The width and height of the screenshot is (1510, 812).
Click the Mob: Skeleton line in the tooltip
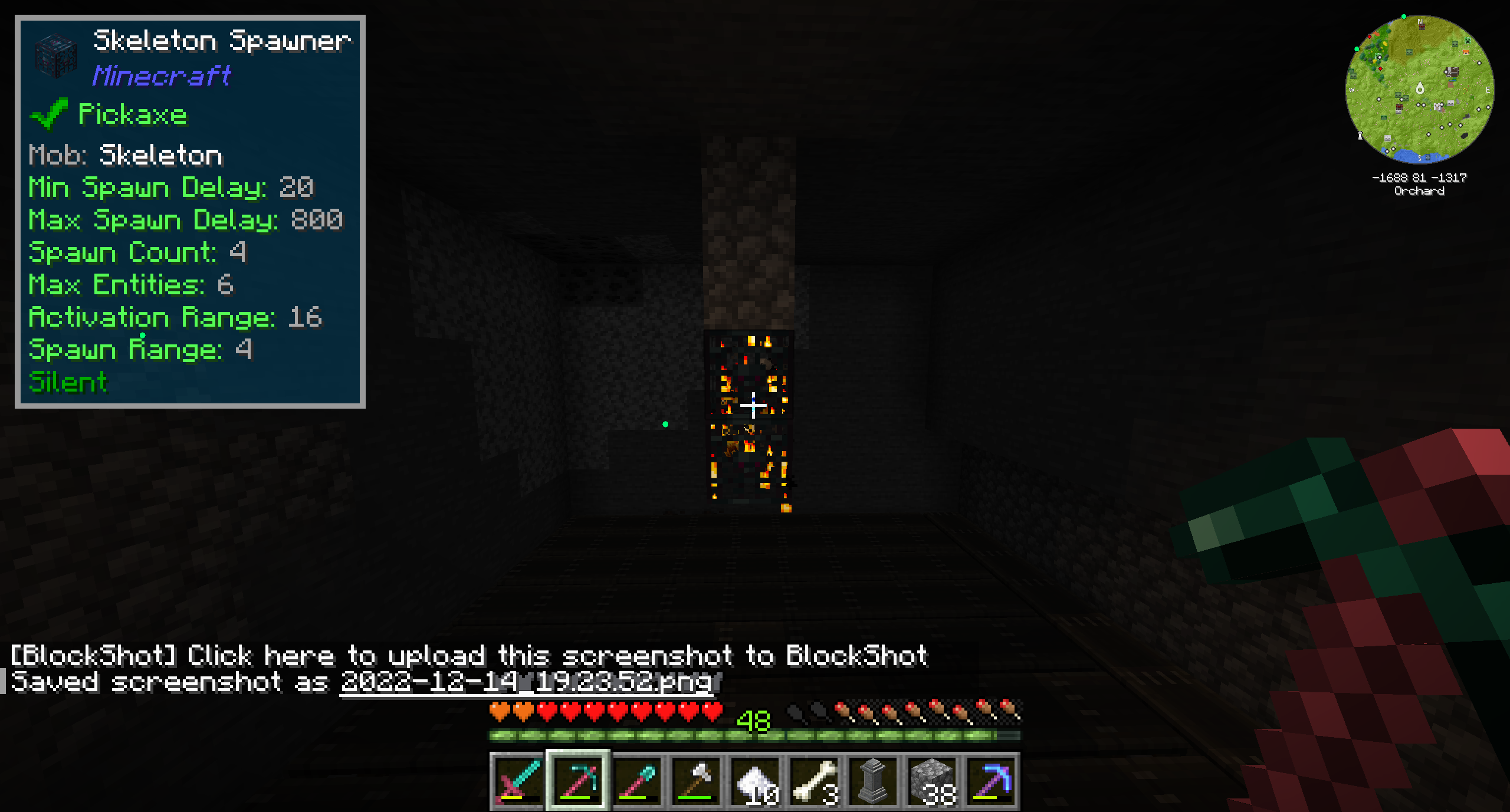126,155
